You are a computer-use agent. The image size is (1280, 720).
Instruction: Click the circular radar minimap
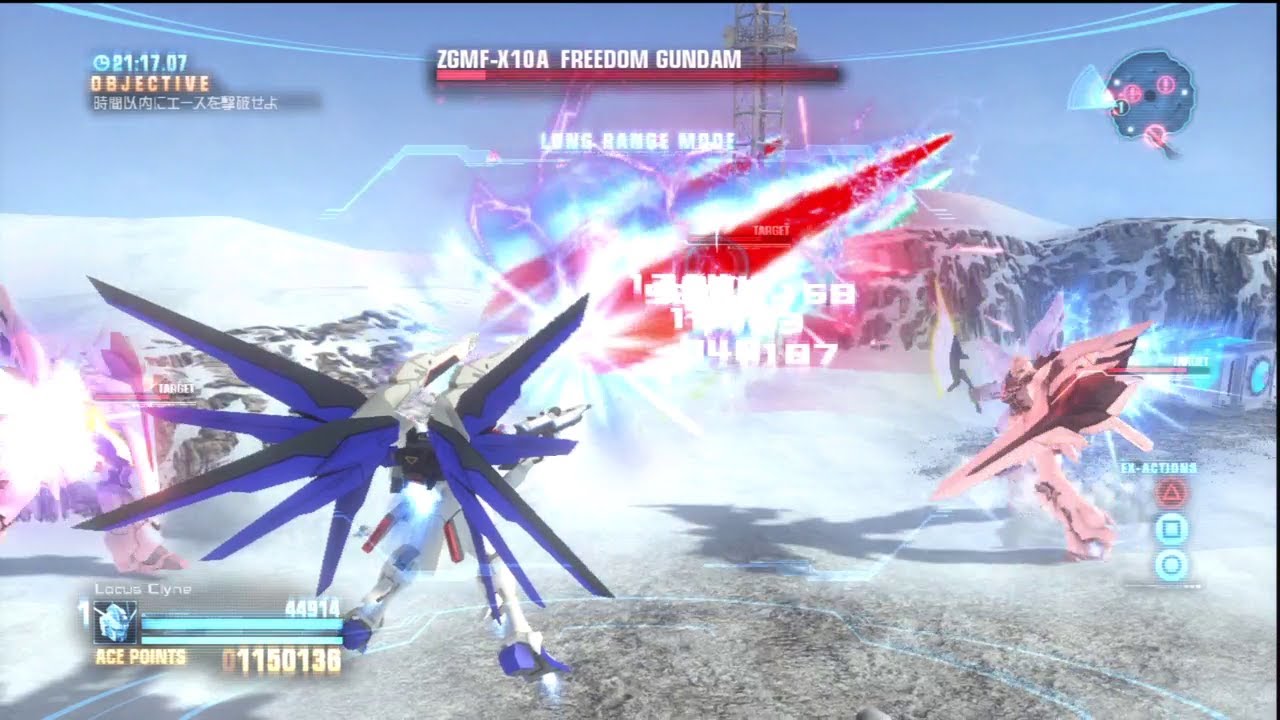tap(1150, 97)
